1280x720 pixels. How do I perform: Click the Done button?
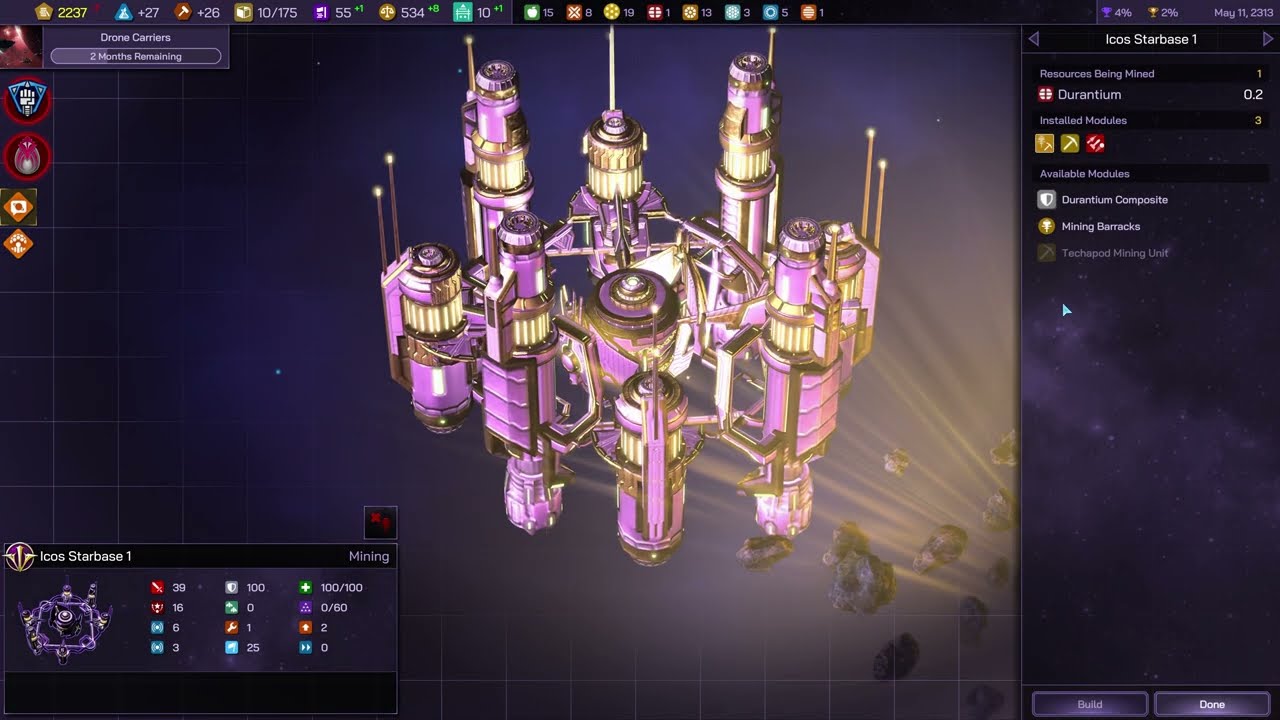(1211, 704)
